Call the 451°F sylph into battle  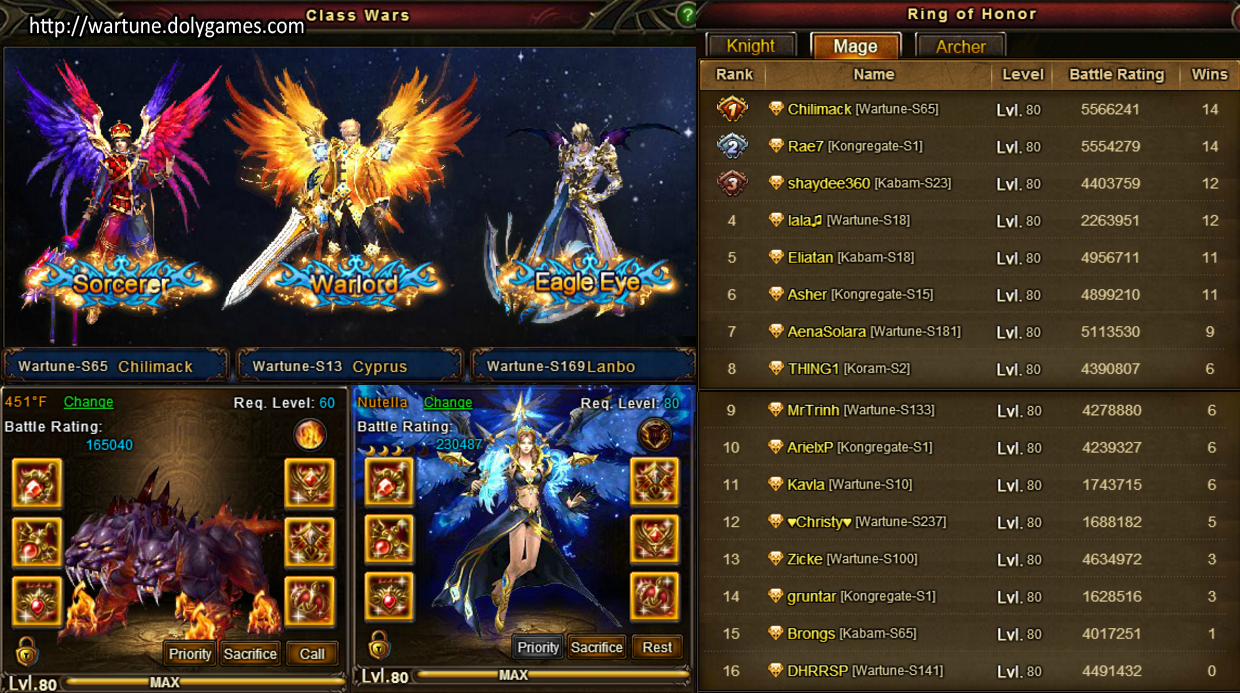[x=312, y=654]
